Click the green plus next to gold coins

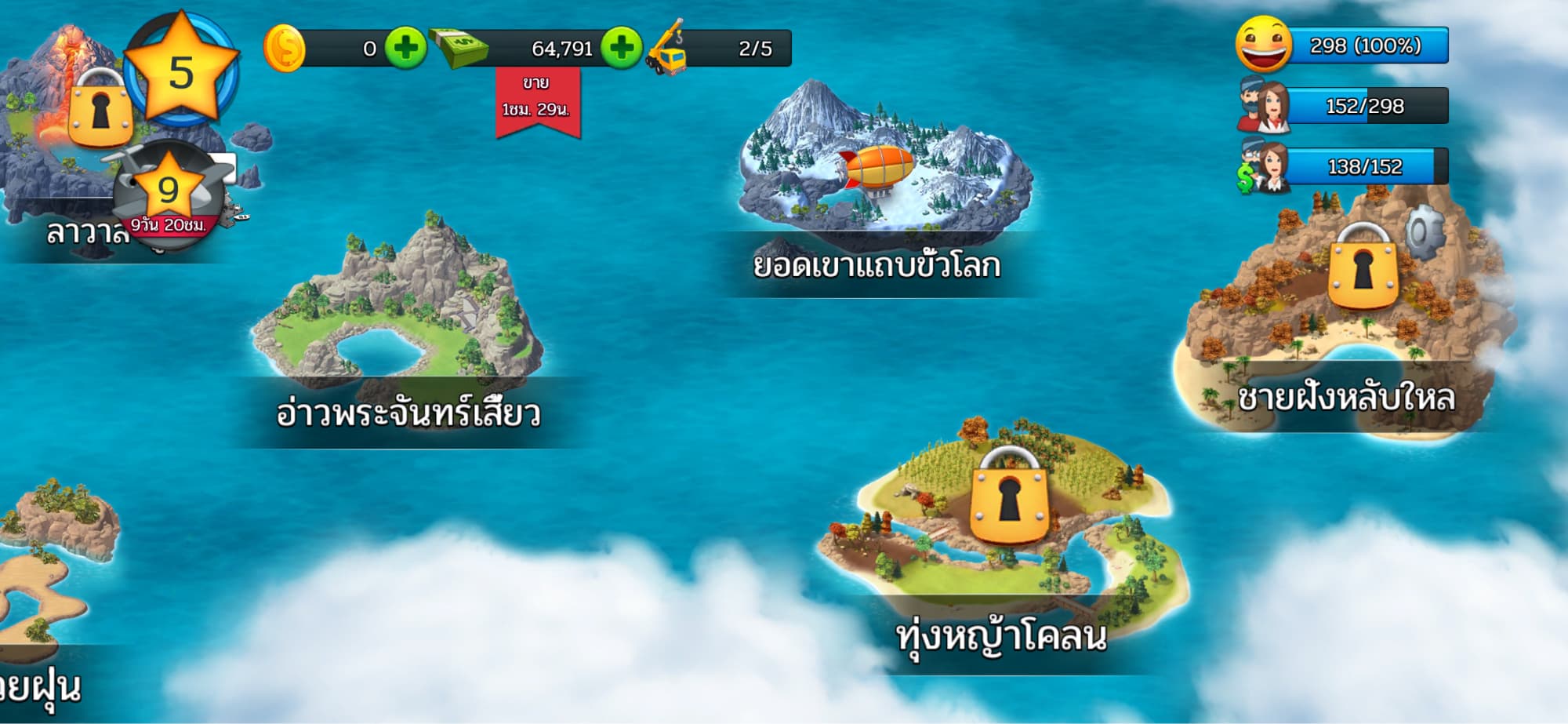(x=405, y=48)
